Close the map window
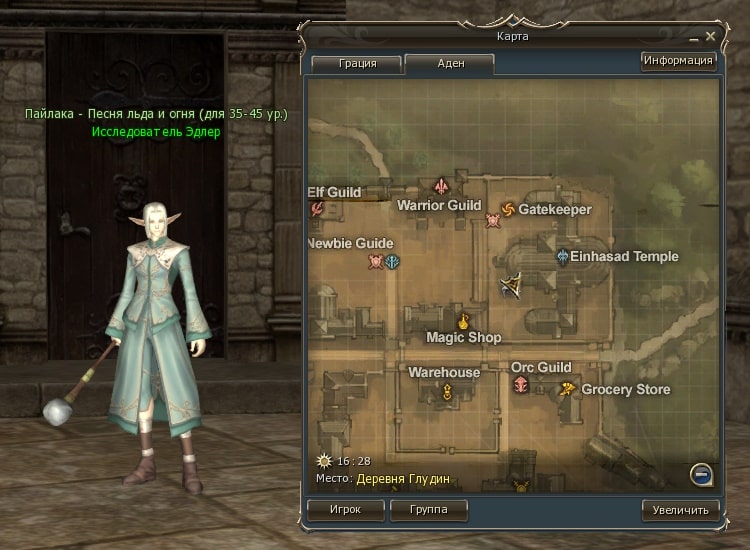 pos(710,37)
